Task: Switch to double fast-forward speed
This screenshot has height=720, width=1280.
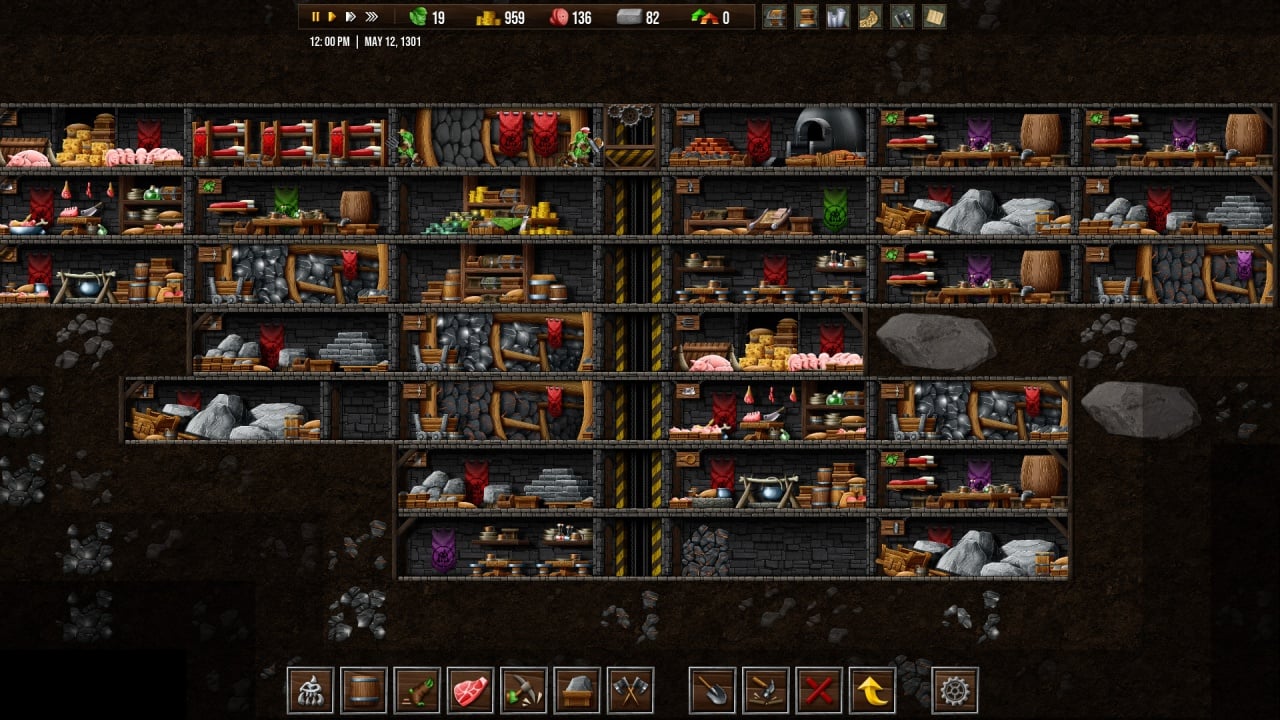Action: (x=350, y=17)
